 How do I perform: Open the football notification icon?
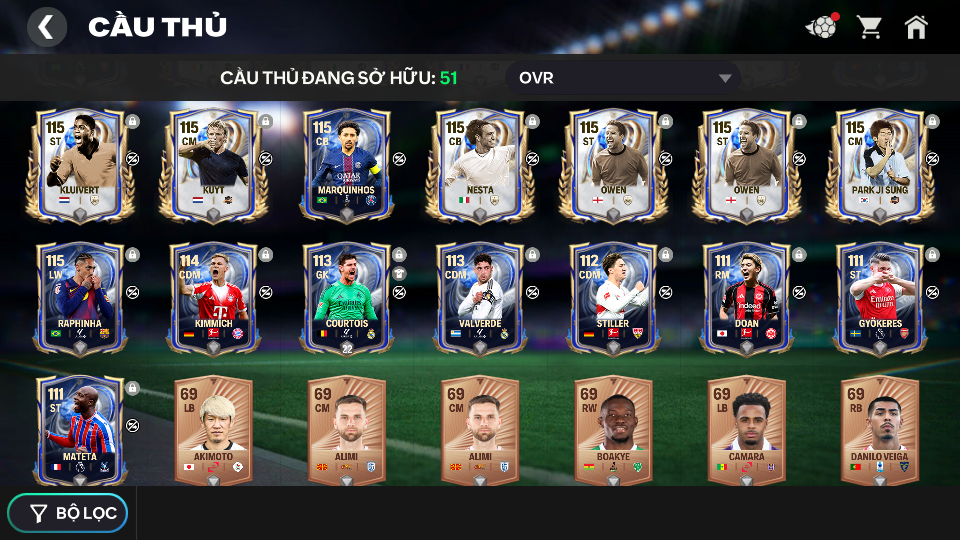(822, 27)
